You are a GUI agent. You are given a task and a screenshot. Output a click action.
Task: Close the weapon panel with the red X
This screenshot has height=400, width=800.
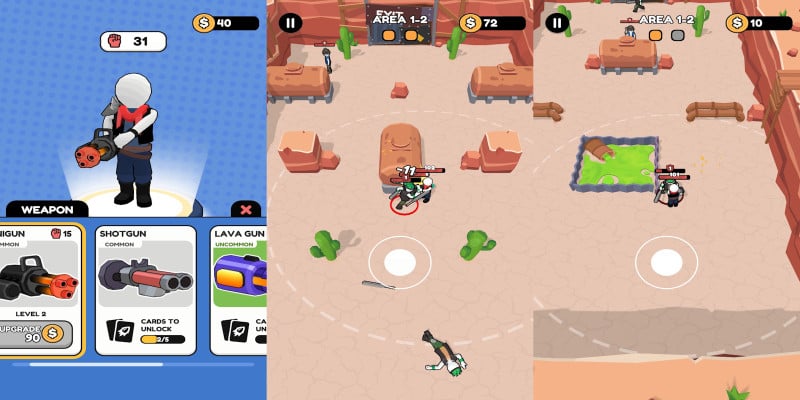(246, 210)
